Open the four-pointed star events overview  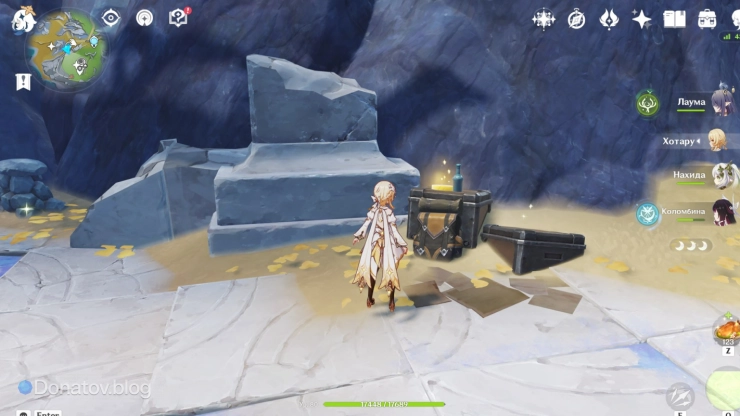click(x=544, y=19)
